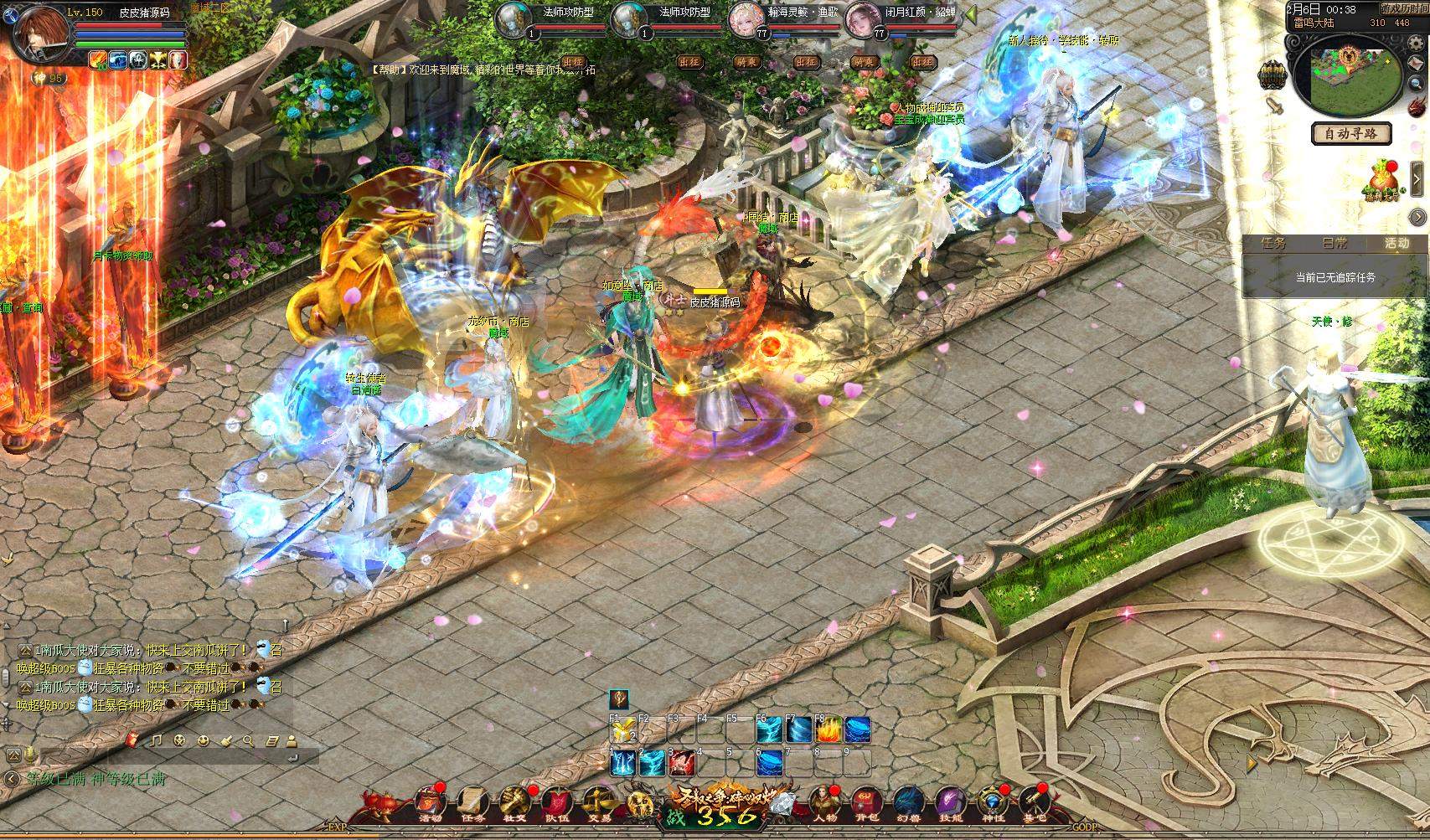Image resolution: width=1430 pixels, height=840 pixels.
Task: Toggle the music note icon in chat toolbar
Action: (x=155, y=741)
